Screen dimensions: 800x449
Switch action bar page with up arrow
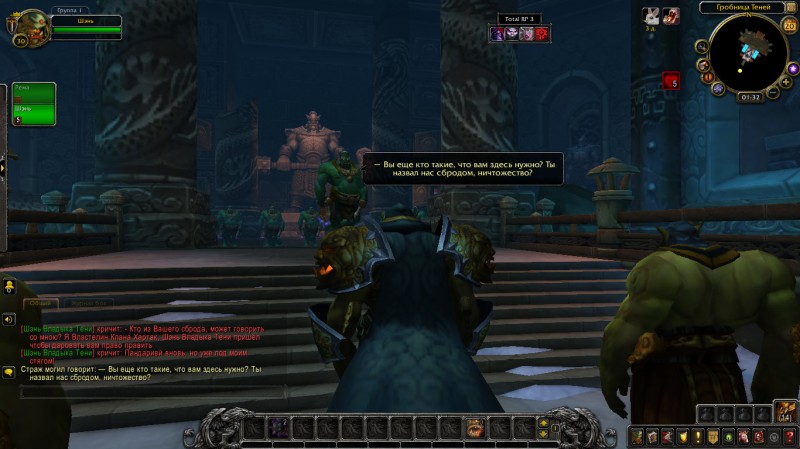click(x=543, y=422)
